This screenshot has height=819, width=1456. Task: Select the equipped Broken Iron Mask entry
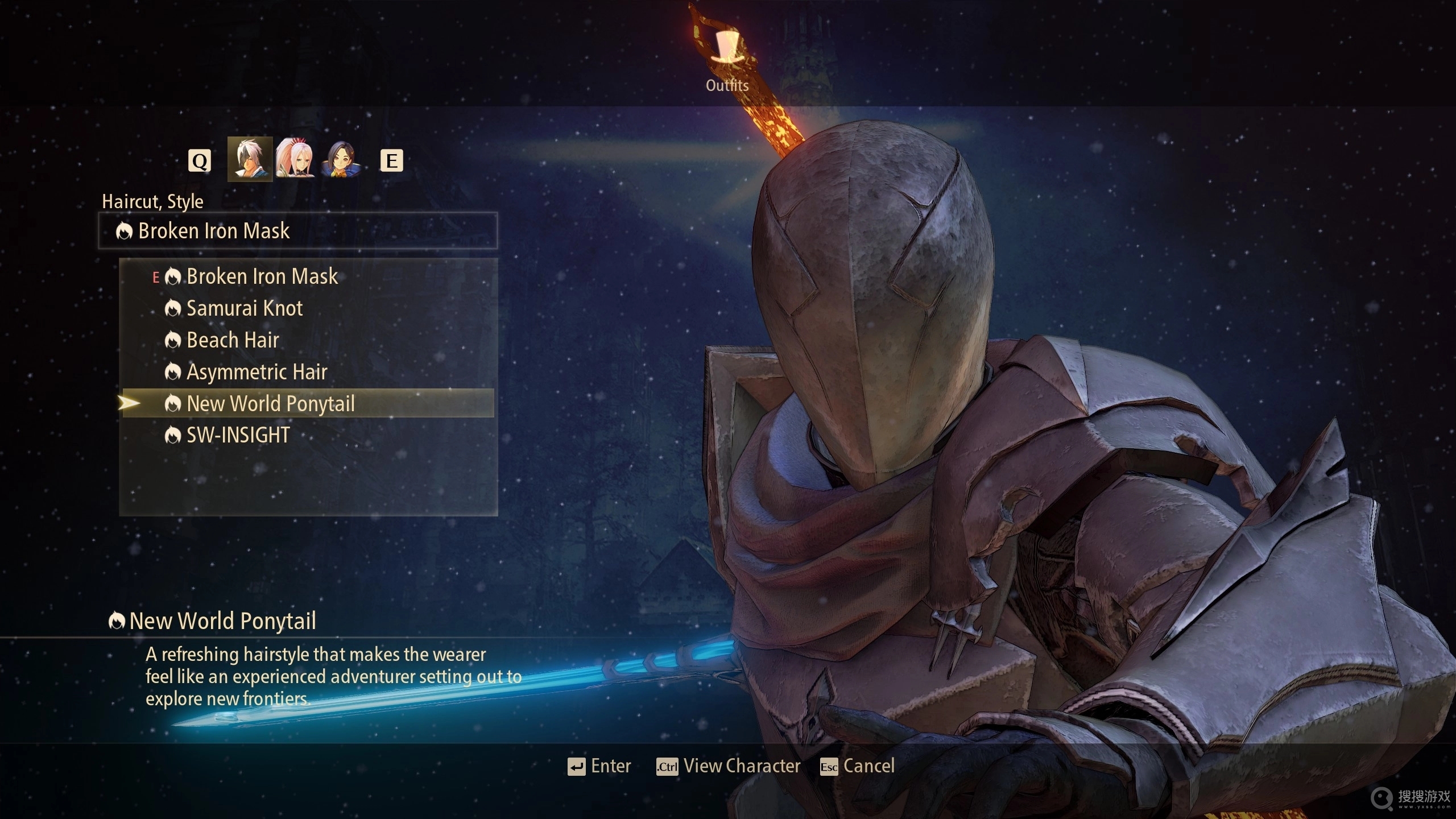point(262,277)
